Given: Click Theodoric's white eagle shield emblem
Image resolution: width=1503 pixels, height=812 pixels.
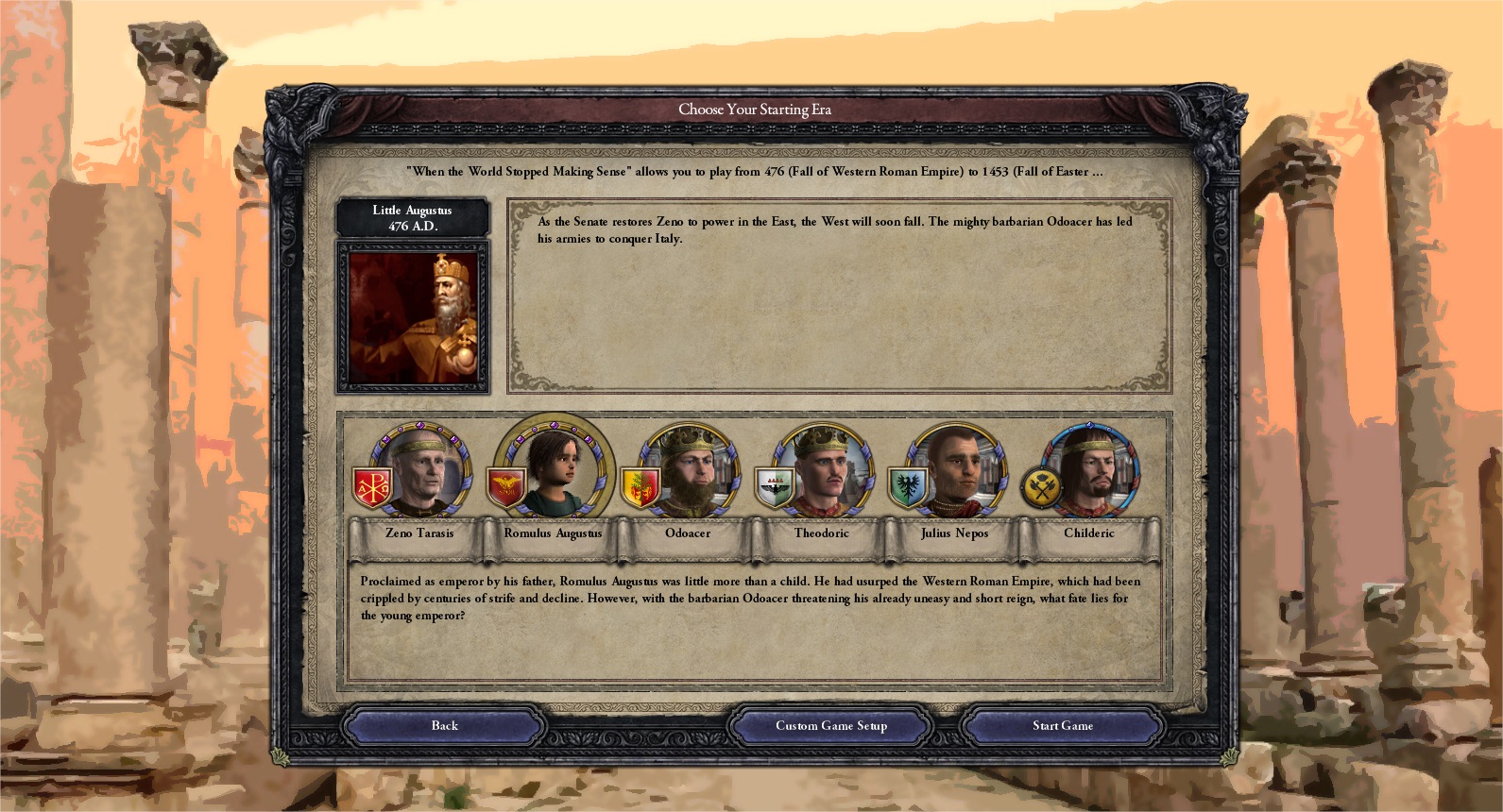Looking at the screenshot, I should coord(775,483).
